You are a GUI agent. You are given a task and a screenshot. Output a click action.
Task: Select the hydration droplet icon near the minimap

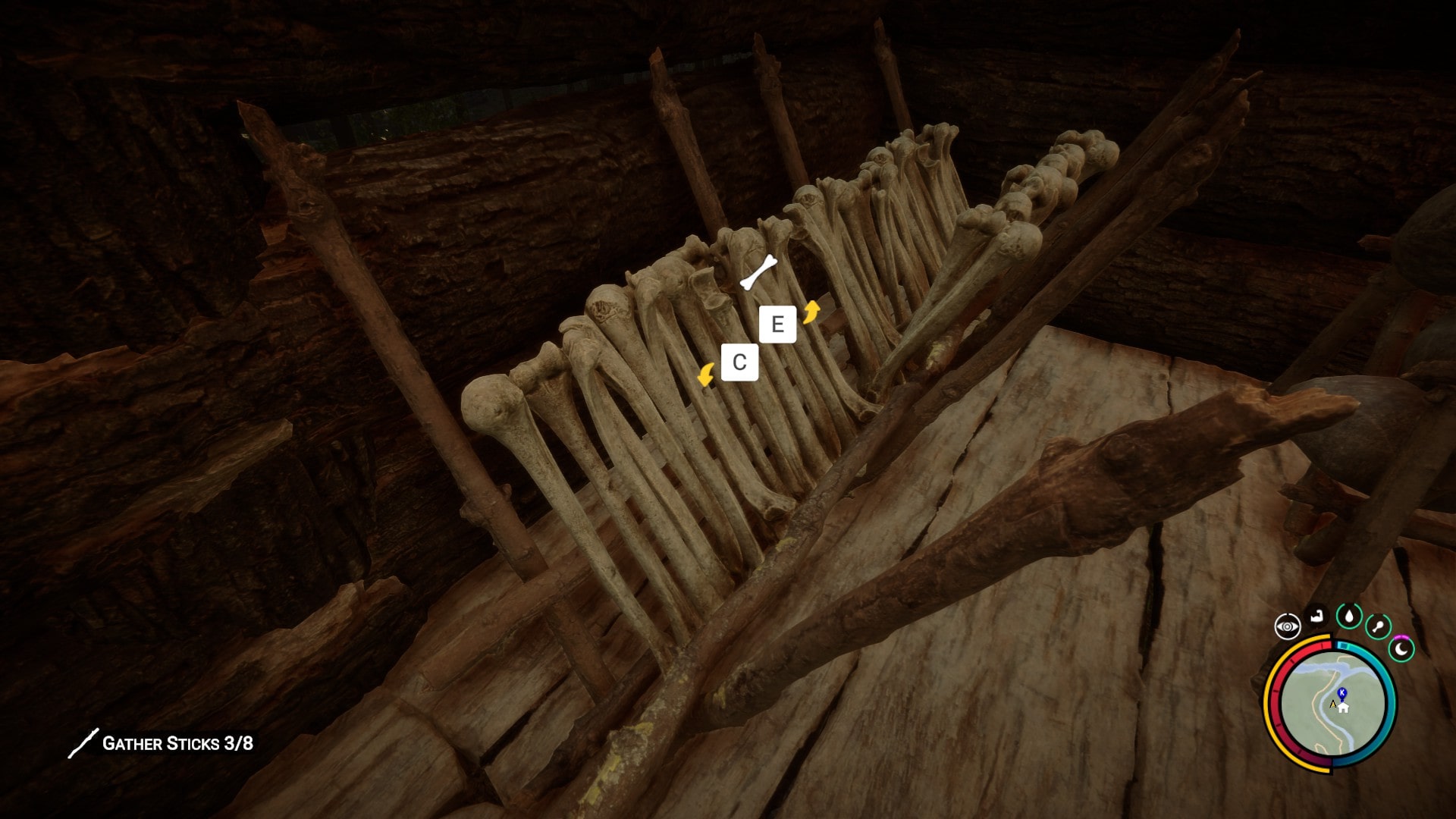pyautogui.click(x=1349, y=617)
